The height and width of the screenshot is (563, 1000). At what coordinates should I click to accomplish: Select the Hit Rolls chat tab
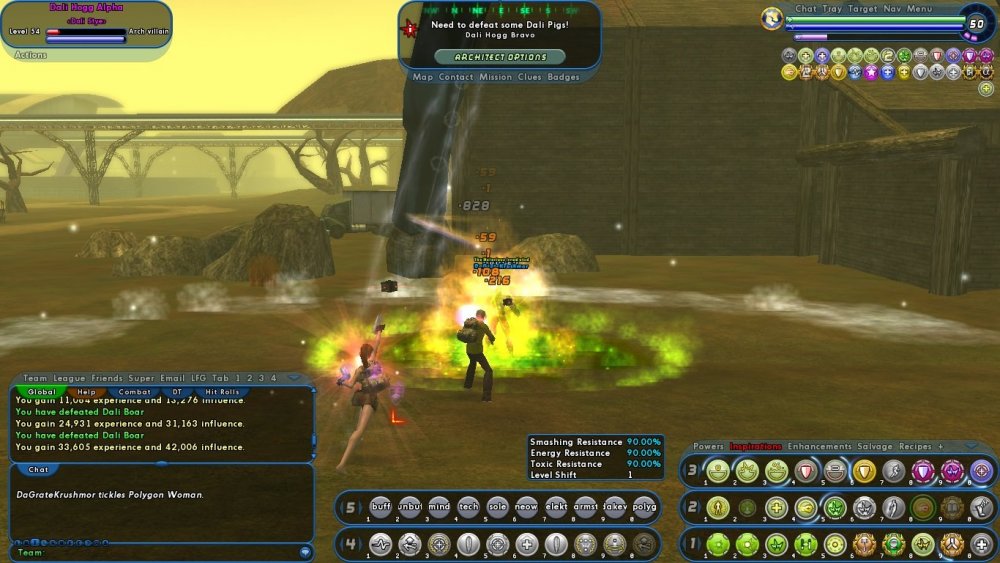point(220,392)
